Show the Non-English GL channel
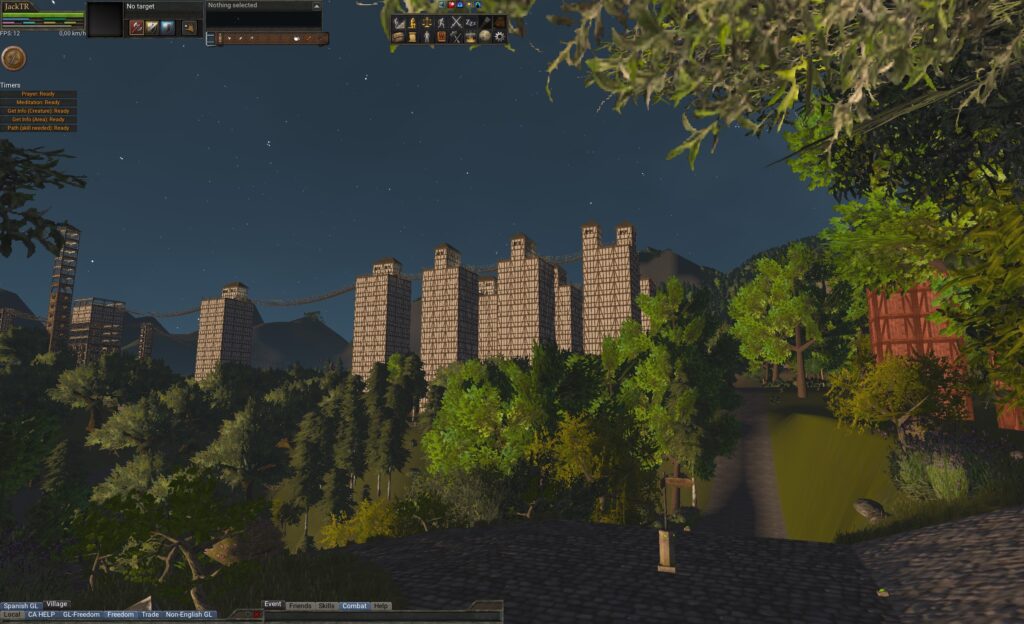Image resolution: width=1024 pixels, height=624 pixels. pyautogui.click(x=190, y=614)
